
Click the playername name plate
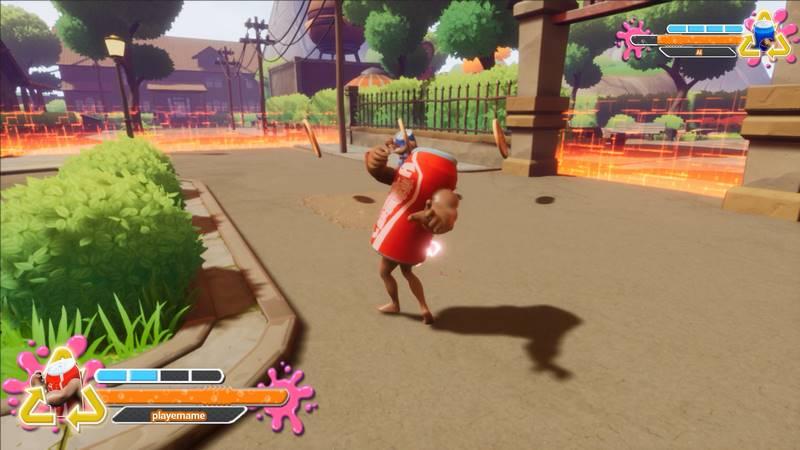point(177,414)
